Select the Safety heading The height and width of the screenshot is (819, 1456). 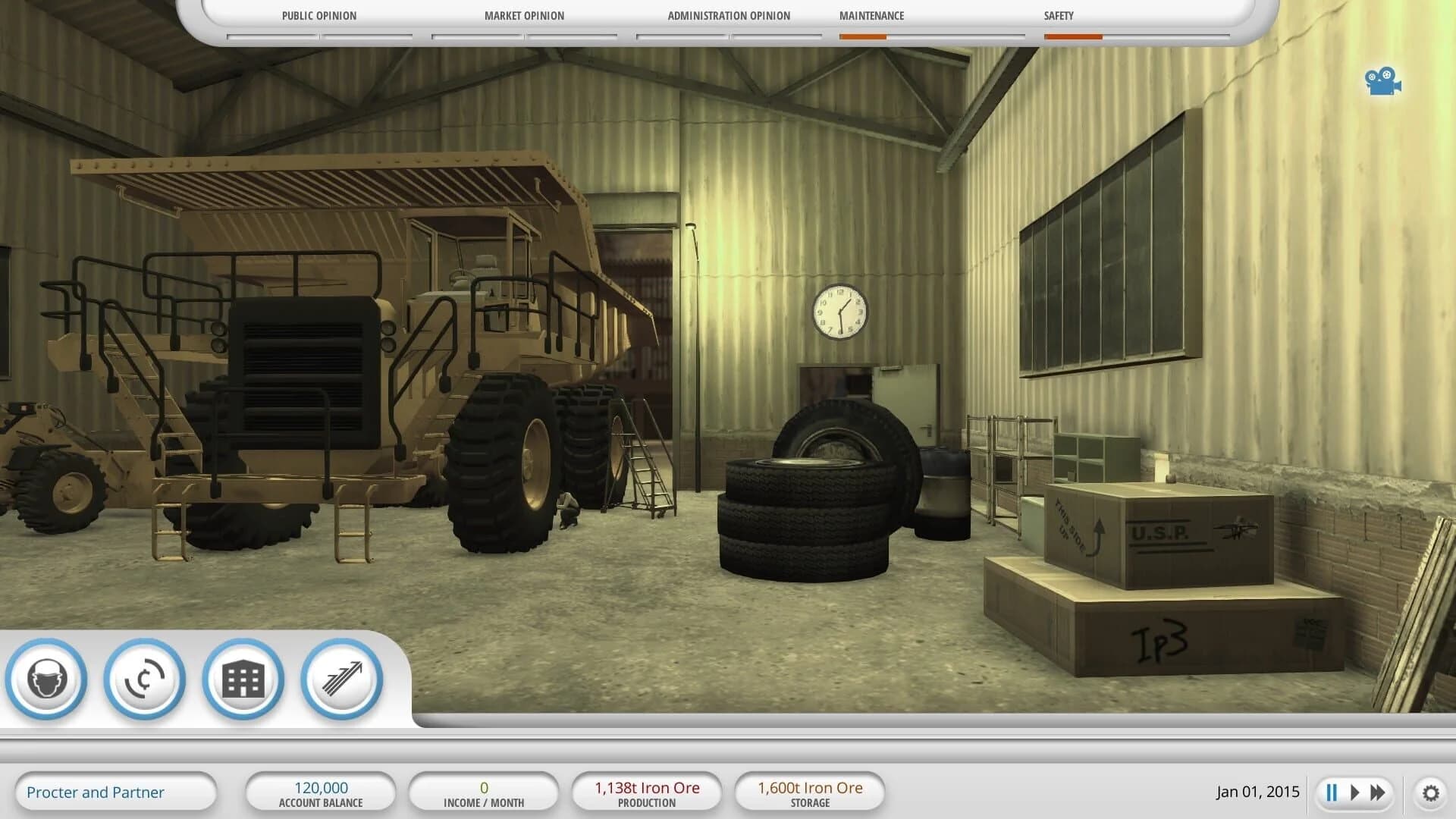click(1058, 15)
